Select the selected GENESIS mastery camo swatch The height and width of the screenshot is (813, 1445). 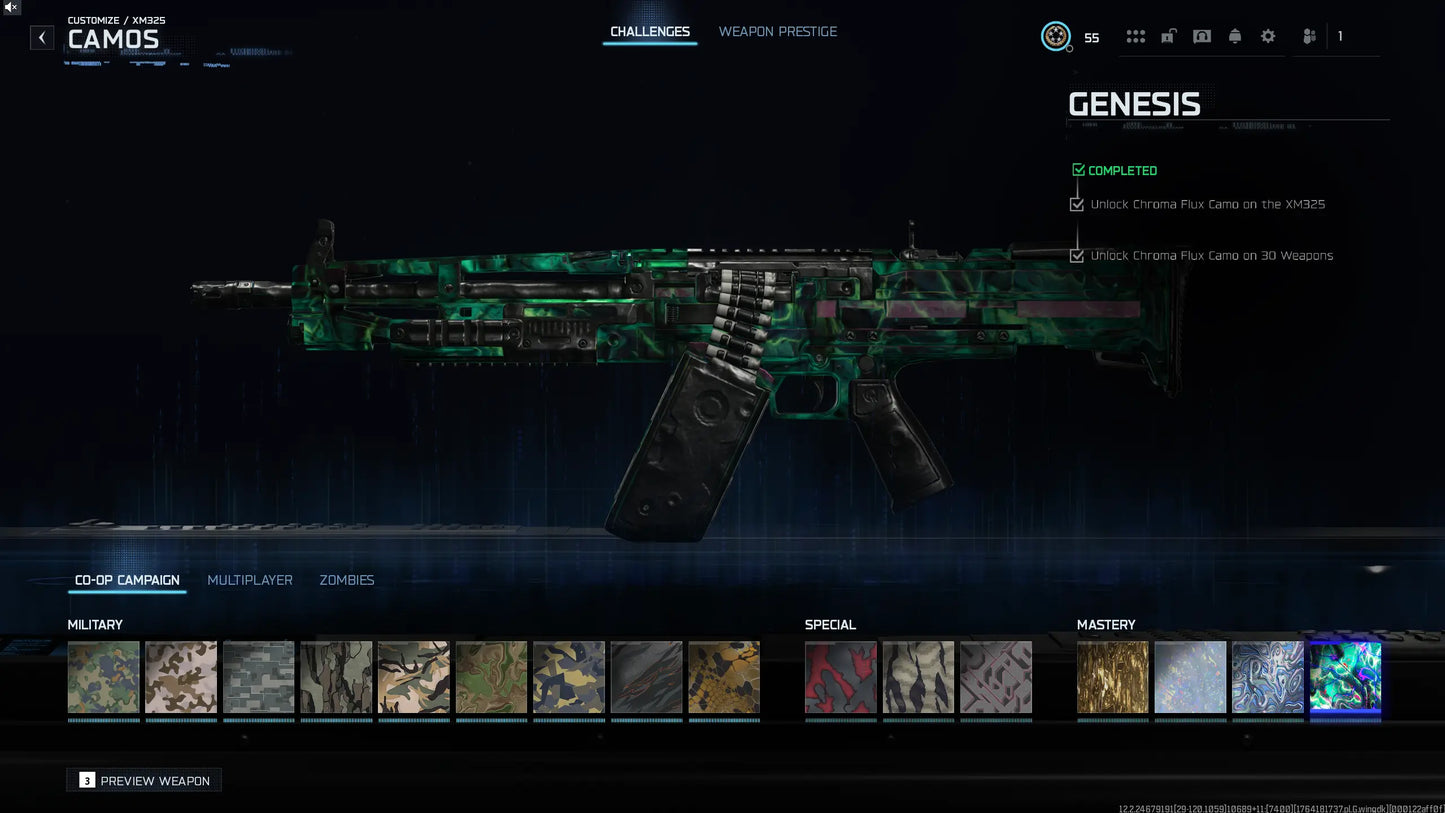[1345, 677]
